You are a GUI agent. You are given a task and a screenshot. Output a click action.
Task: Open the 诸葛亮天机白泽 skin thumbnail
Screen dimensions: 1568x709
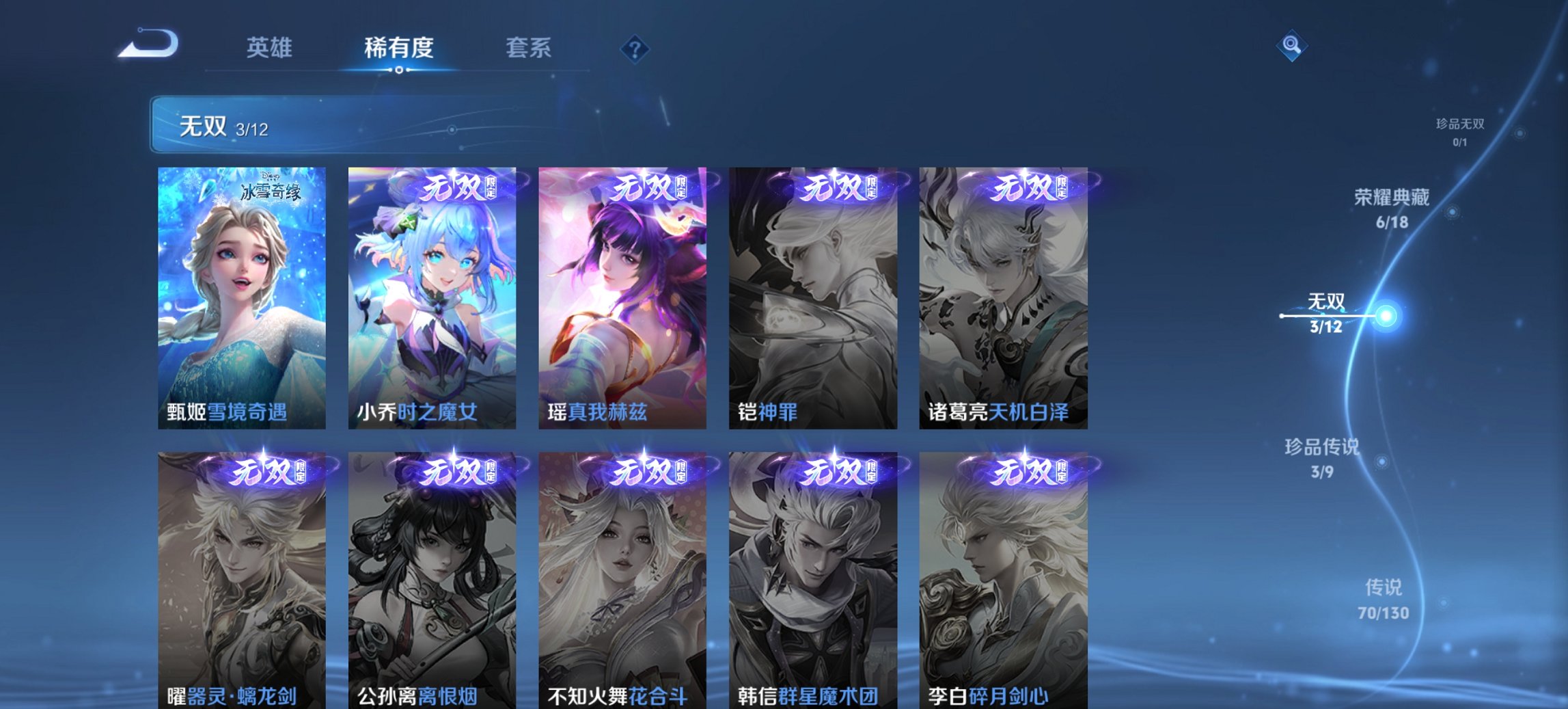[1002, 294]
